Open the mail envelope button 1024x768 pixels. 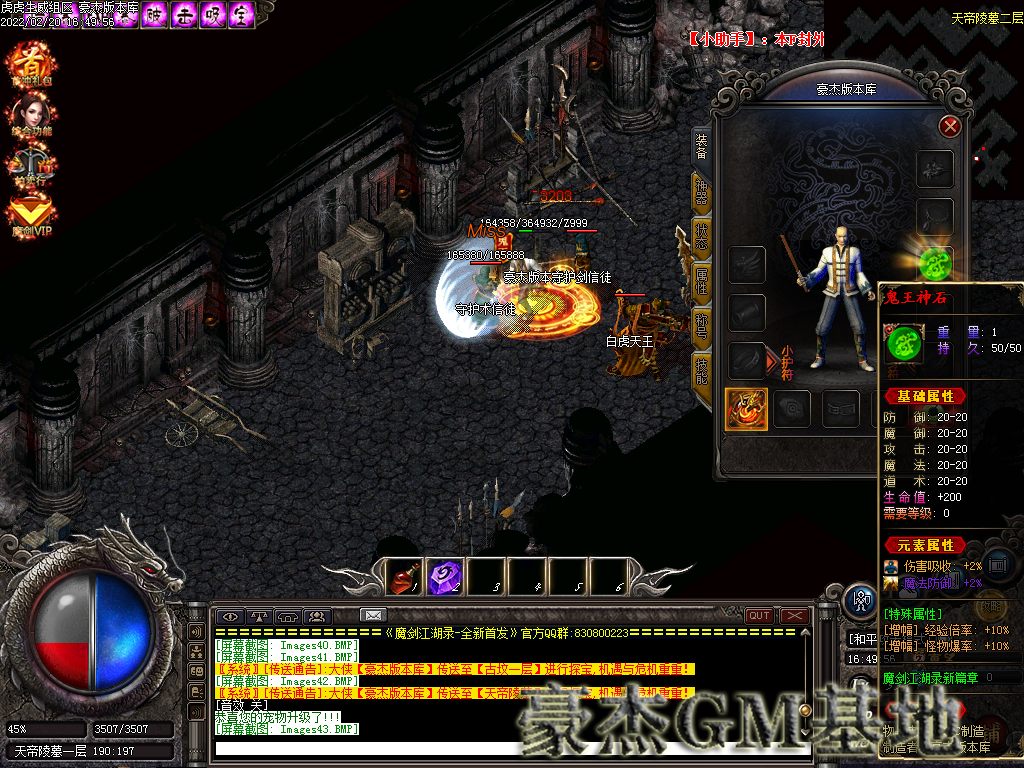[x=373, y=615]
